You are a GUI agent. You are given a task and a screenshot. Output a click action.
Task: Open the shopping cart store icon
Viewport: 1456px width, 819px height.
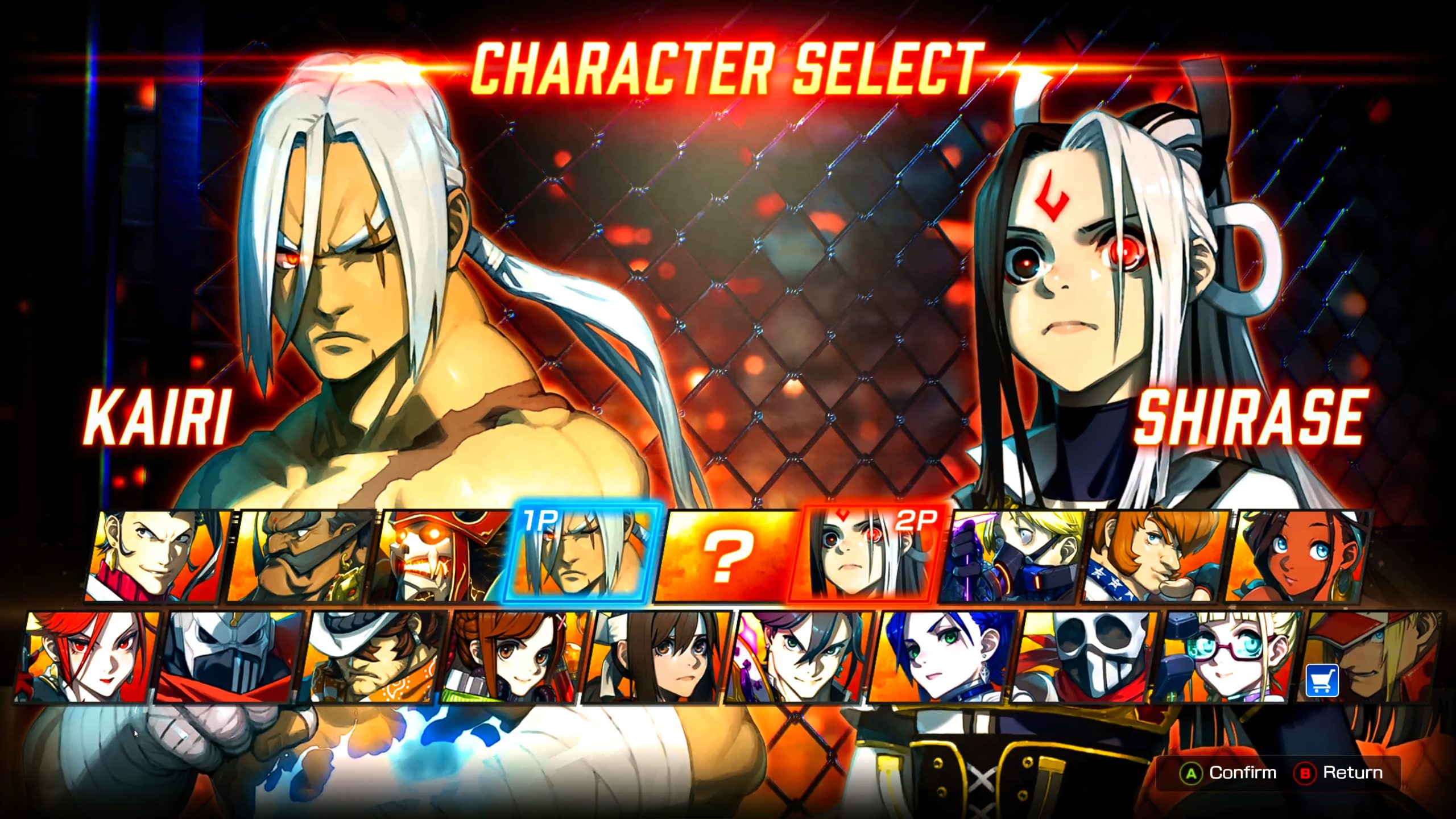[x=1322, y=680]
